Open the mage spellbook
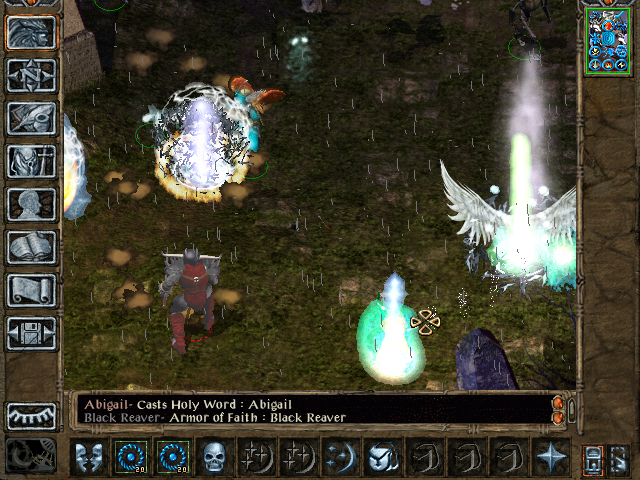The height and width of the screenshot is (480, 640). point(31,247)
